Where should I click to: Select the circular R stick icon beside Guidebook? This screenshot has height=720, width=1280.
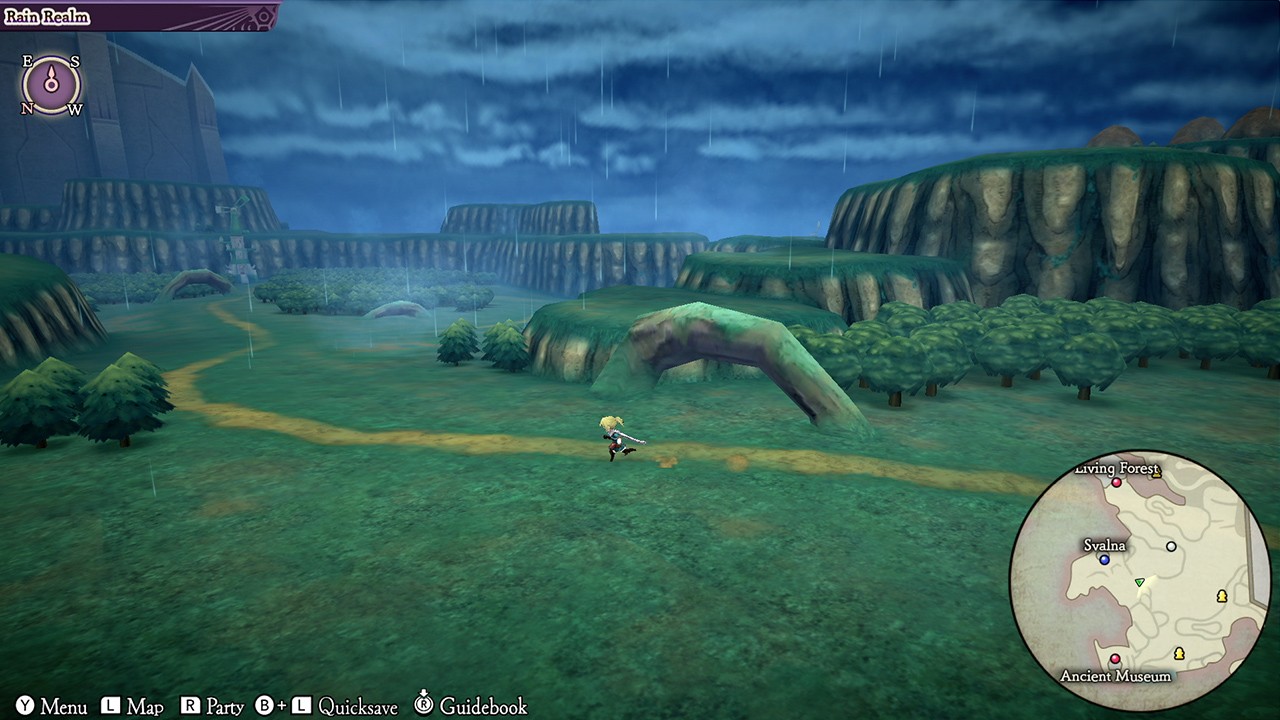[x=424, y=707]
